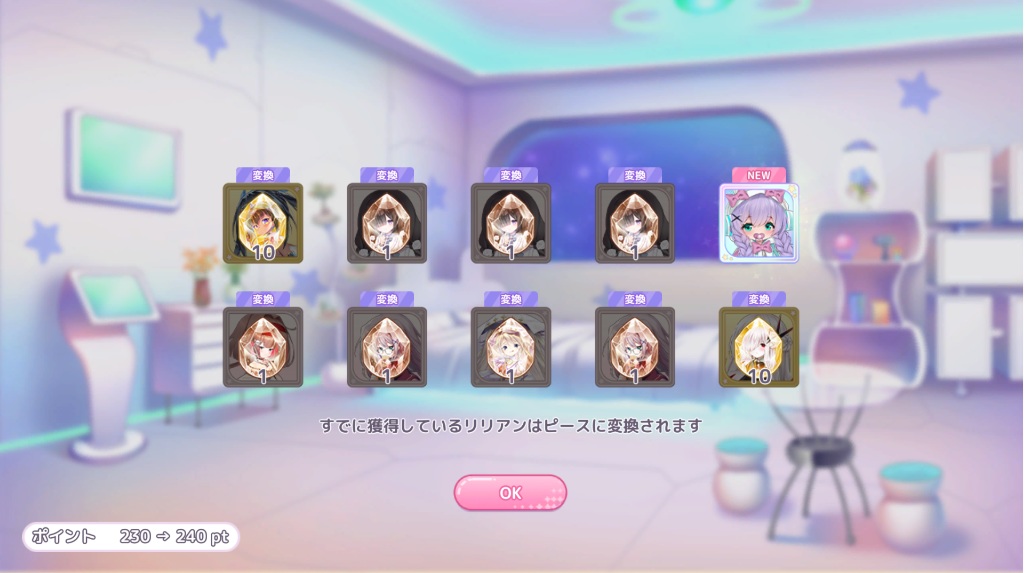Choose the red-haired character piece crystal

pos(263,347)
